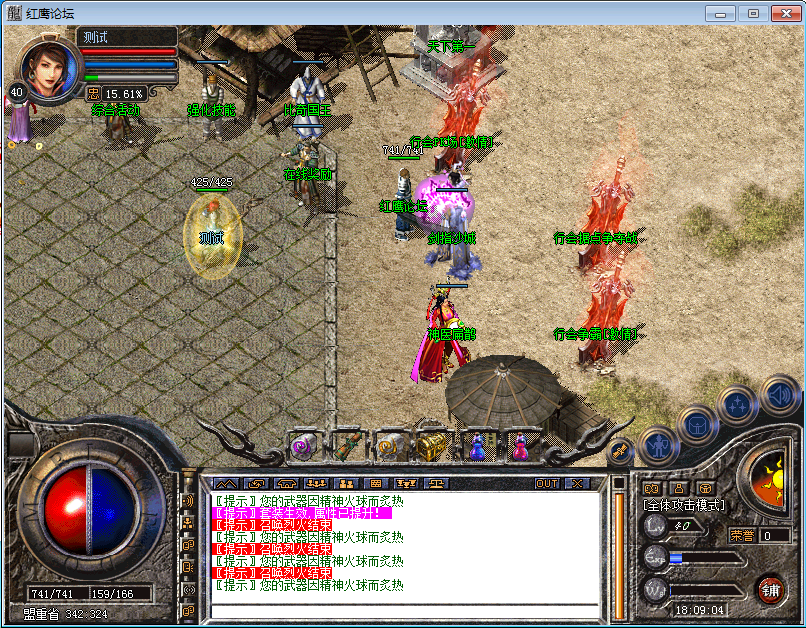Click the round character figure button
Screen dimensions: 806x628
pyautogui.click(x=657, y=443)
